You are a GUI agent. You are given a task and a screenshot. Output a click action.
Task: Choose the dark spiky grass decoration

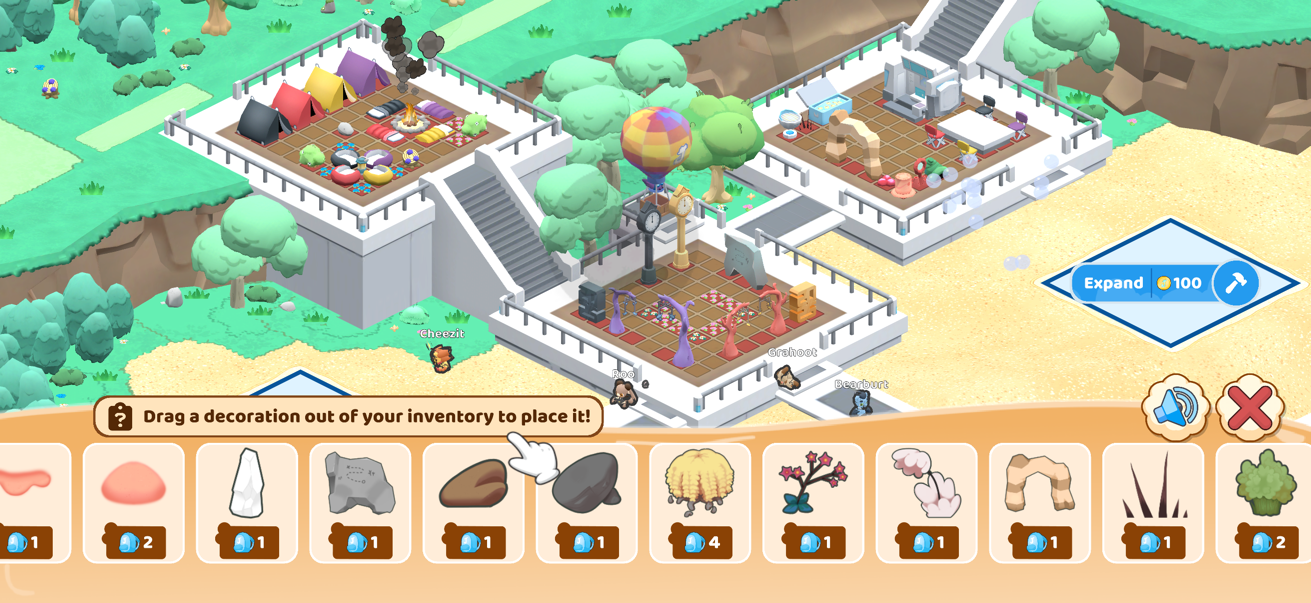(x=1153, y=502)
